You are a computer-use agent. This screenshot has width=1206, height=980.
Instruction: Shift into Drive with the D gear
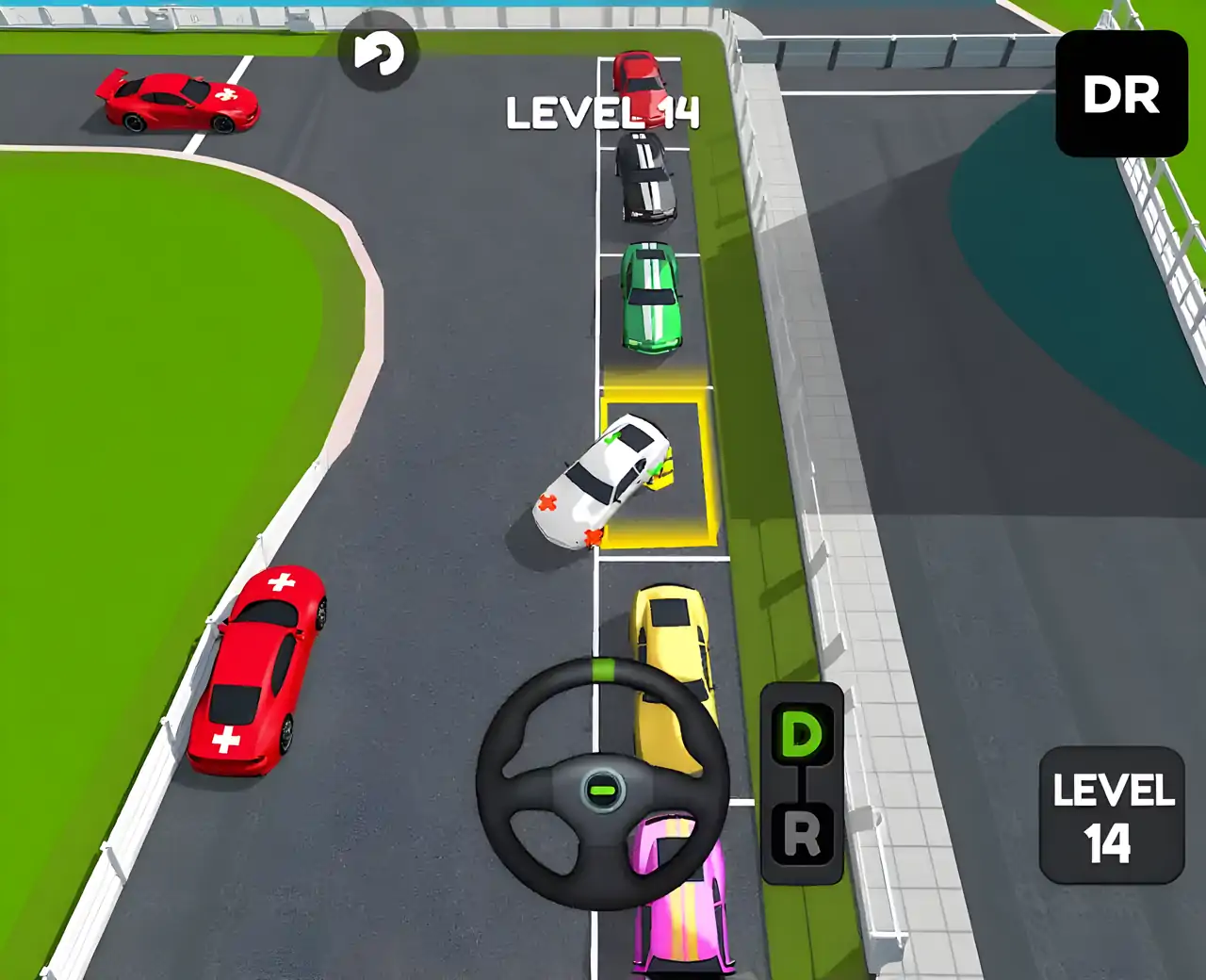point(802,735)
